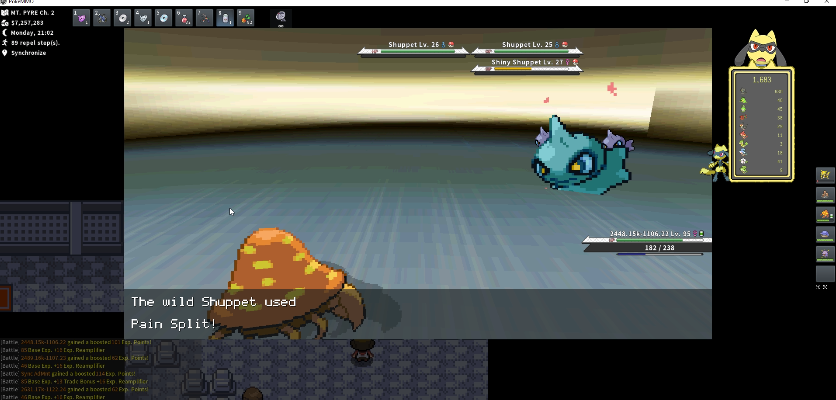Image resolution: width=836 pixels, height=400 pixels.
Task: Select the purple Pokémon in the fifth party slot
Action: pyautogui.click(x=826, y=254)
